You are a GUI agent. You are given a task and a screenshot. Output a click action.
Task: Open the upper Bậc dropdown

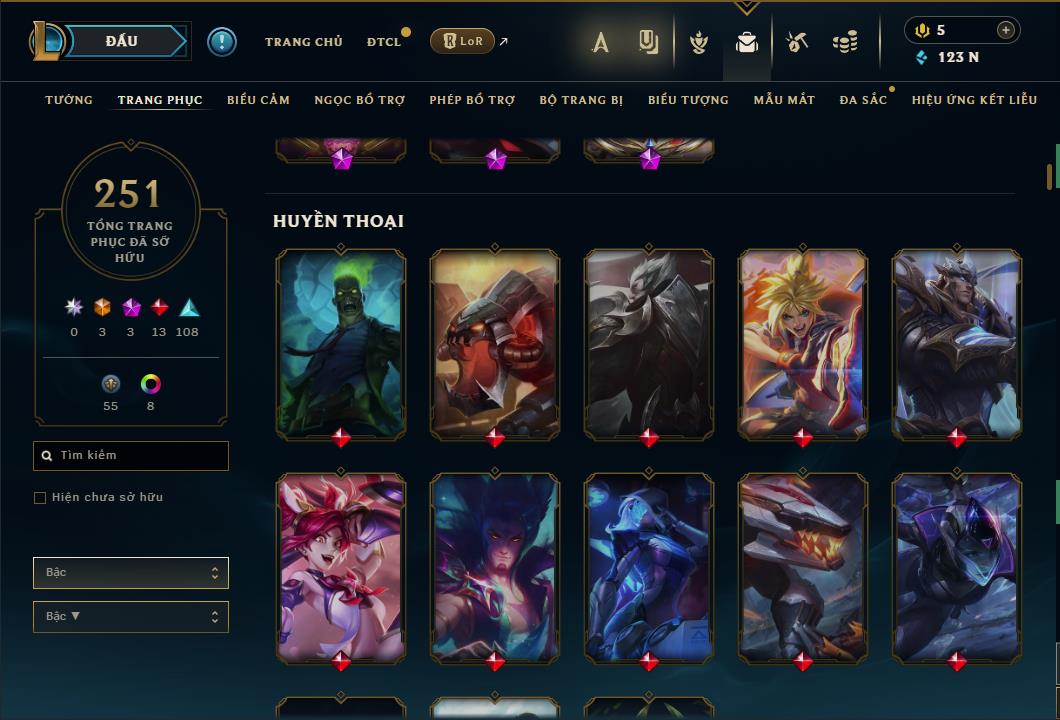pos(131,573)
